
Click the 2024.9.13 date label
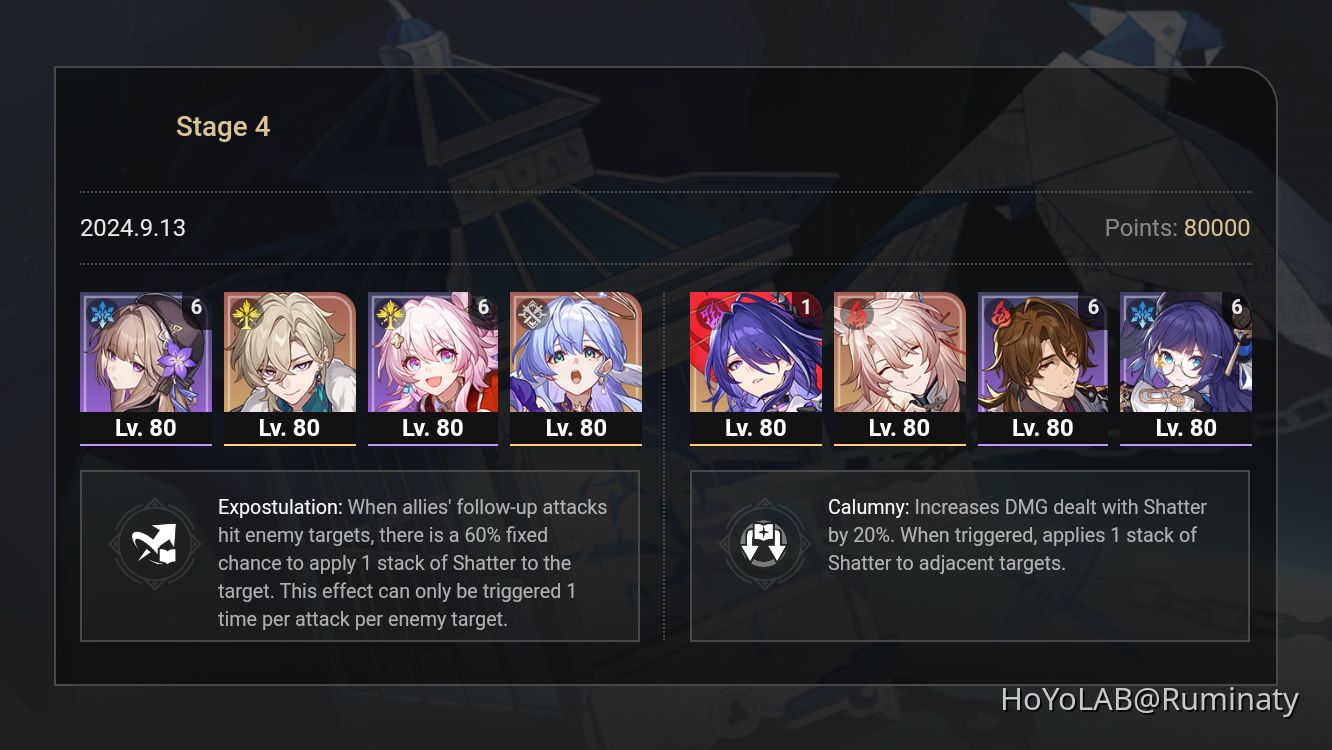pyautogui.click(x=132, y=228)
